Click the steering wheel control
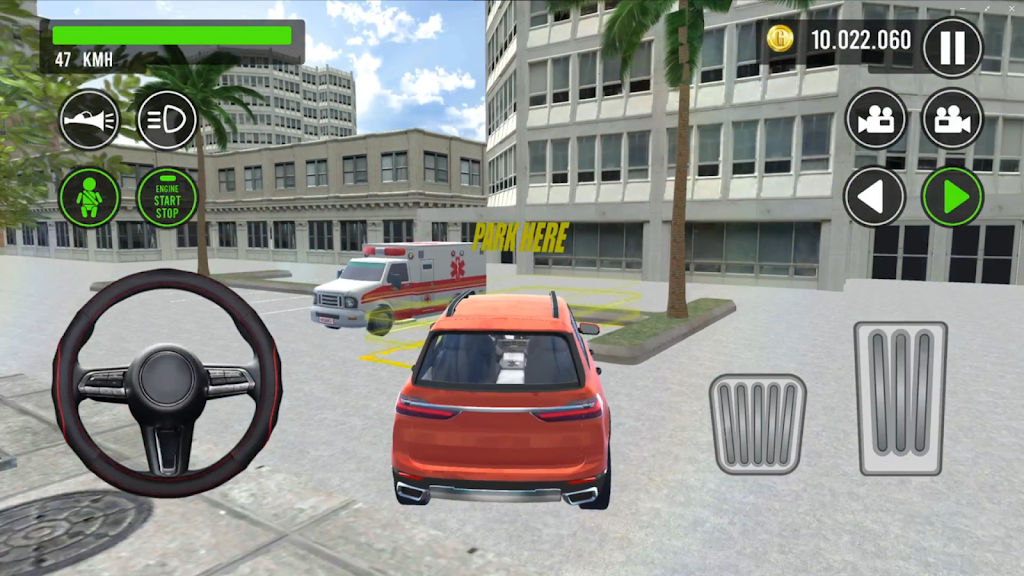The image size is (1024, 576). coord(167,382)
